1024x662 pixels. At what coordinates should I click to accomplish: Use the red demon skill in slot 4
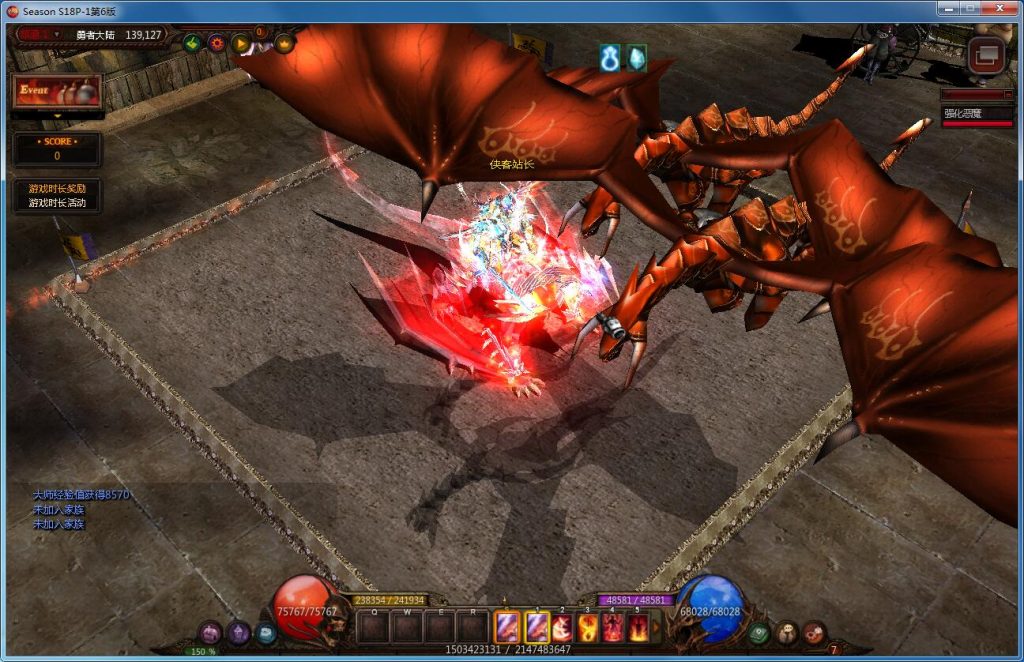612,627
